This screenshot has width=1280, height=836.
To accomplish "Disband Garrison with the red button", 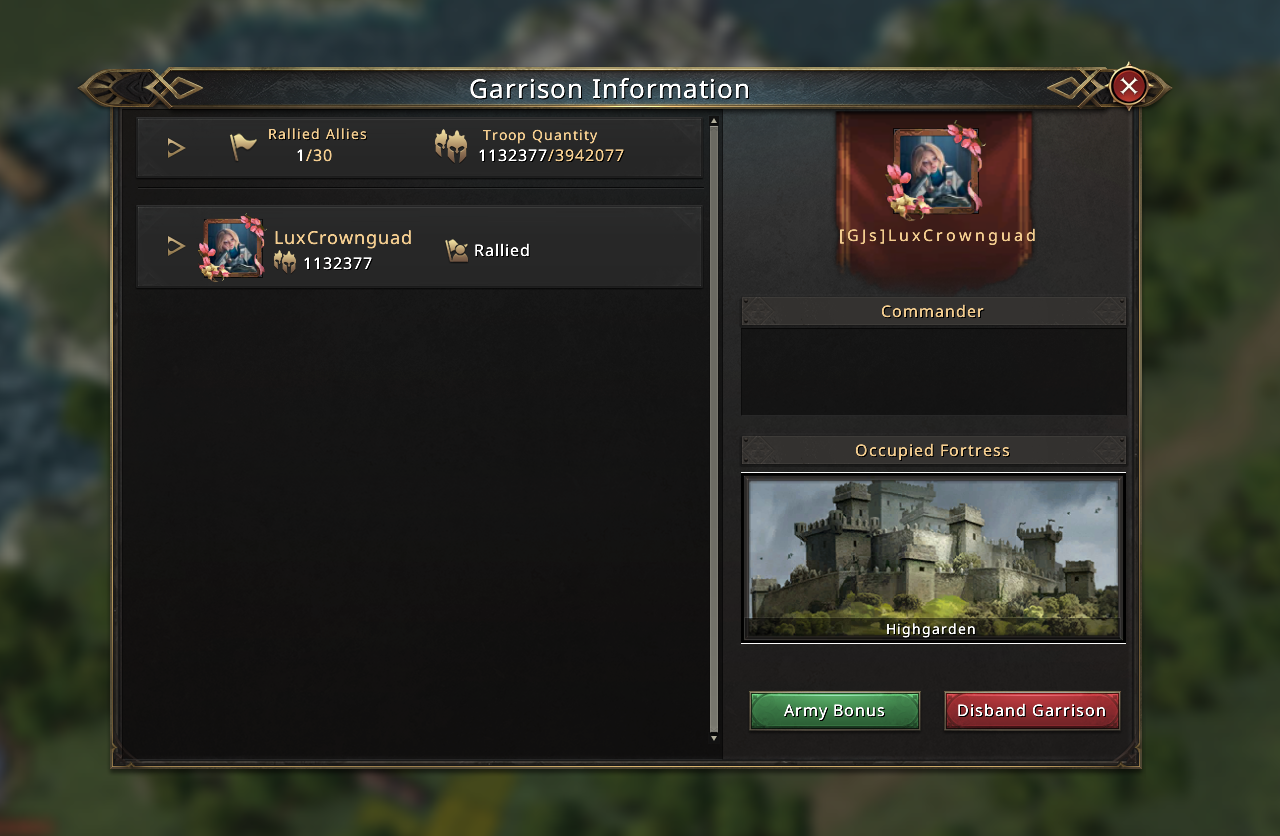I will coord(1031,711).
